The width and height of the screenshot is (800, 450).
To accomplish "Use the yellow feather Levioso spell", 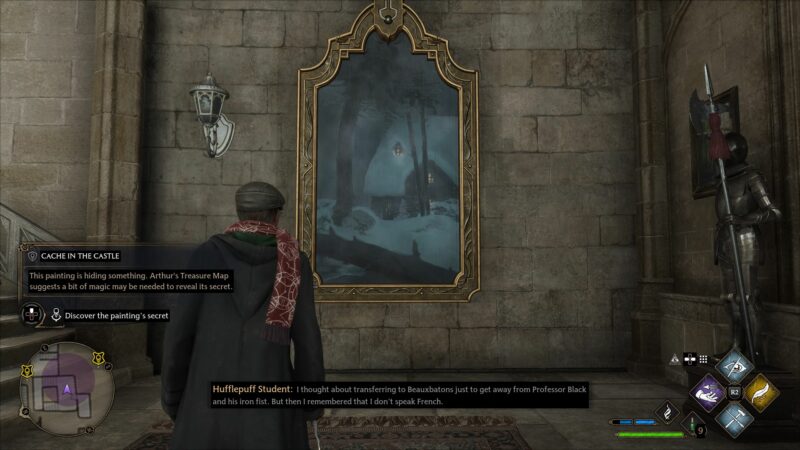I will (x=762, y=392).
